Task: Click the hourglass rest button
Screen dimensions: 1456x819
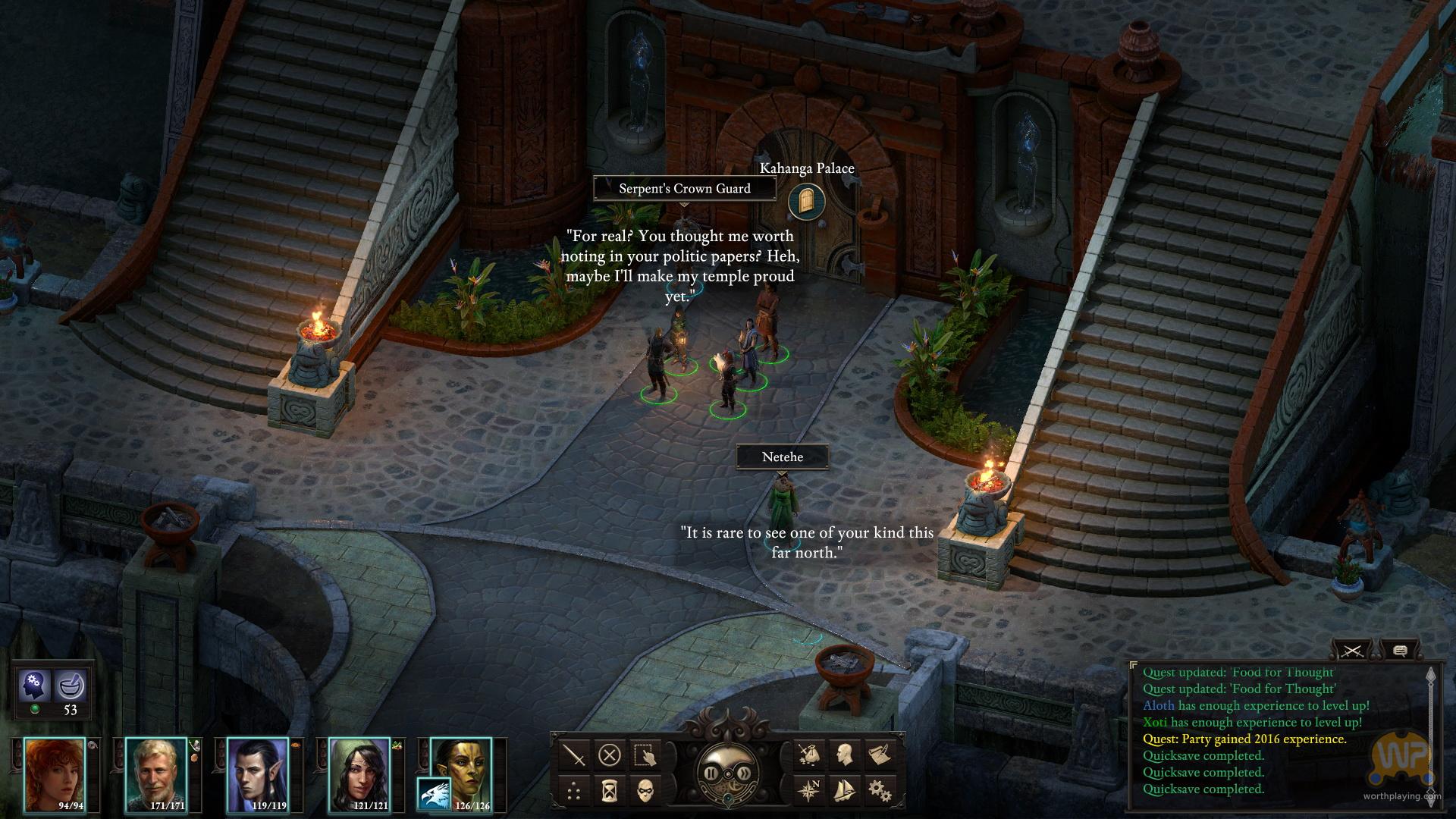Action: [x=610, y=792]
